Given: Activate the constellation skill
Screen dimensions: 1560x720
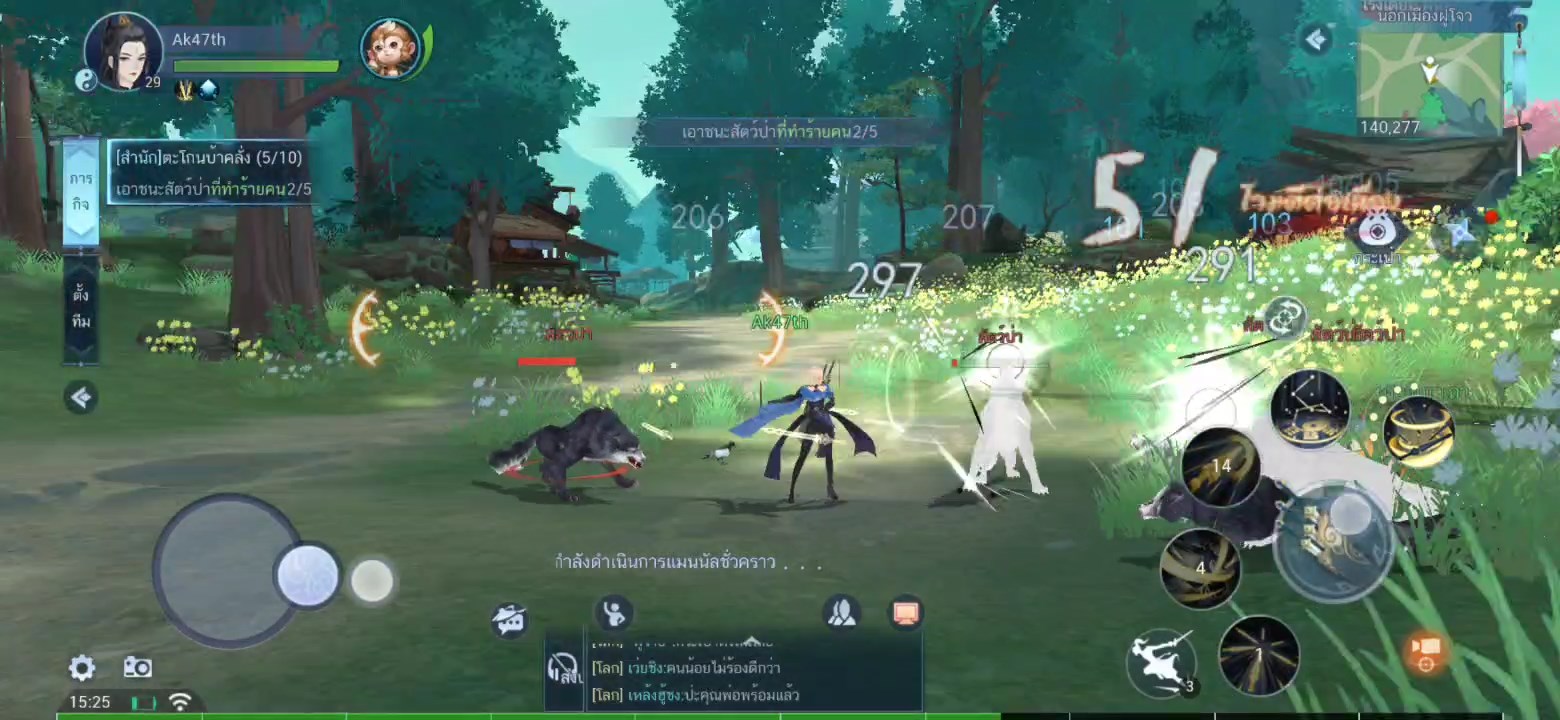Looking at the screenshot, I should pyautogui.click(x=1310, y=410).
